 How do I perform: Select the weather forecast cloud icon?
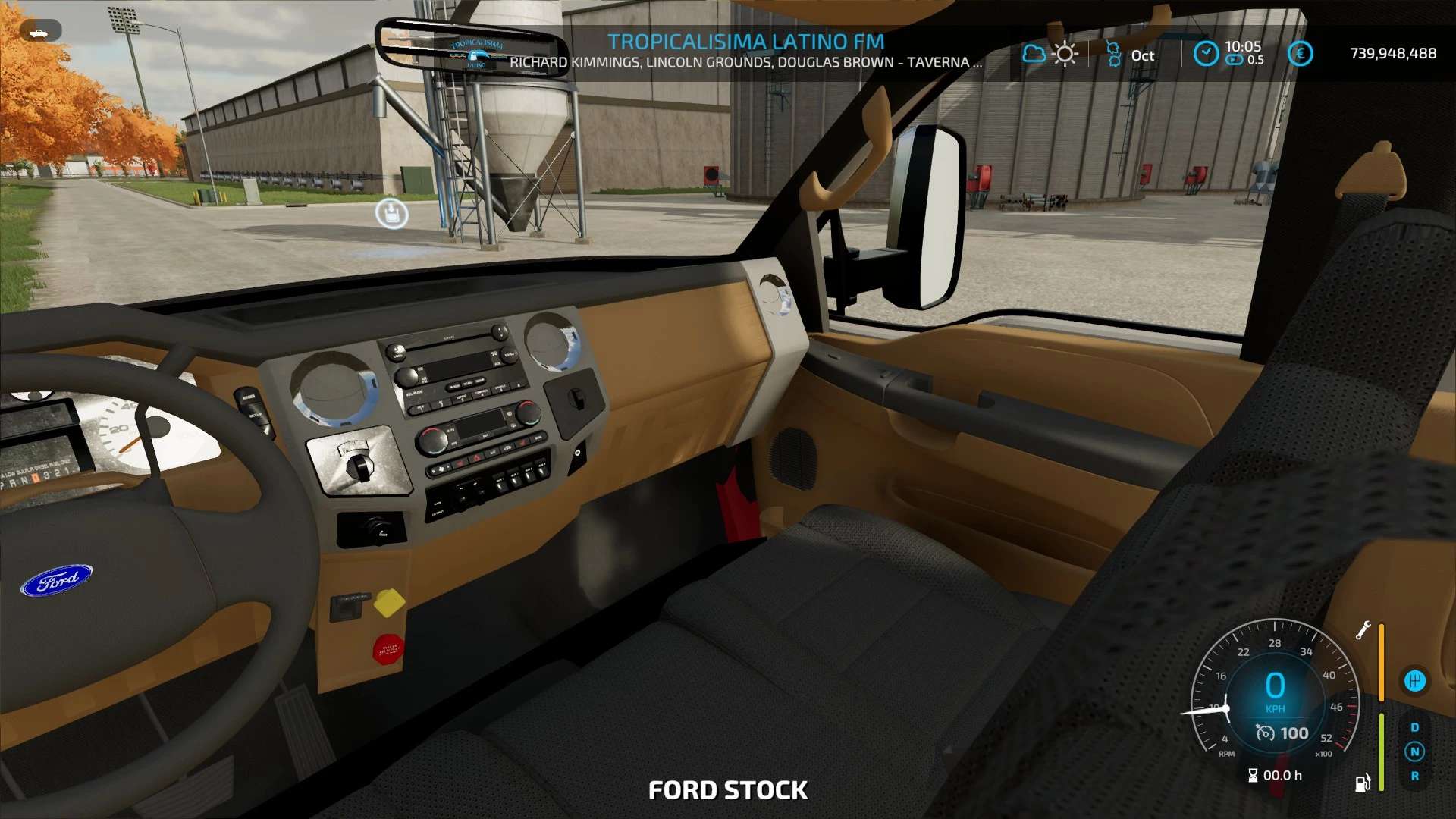(x=1033, y=54)
